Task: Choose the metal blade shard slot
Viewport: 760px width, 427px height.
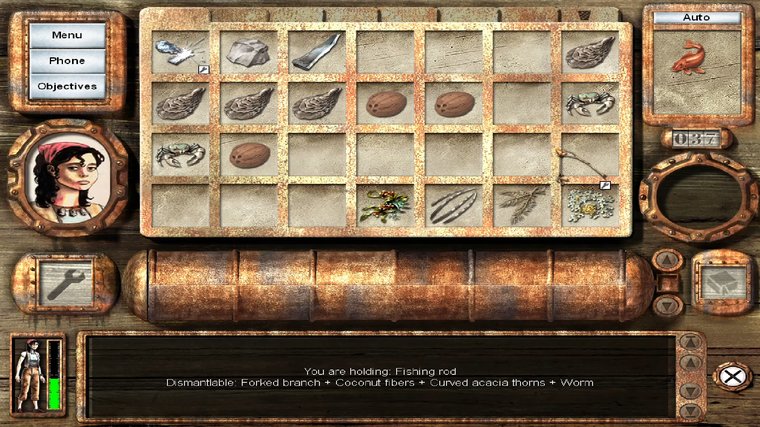Action: 316,51
